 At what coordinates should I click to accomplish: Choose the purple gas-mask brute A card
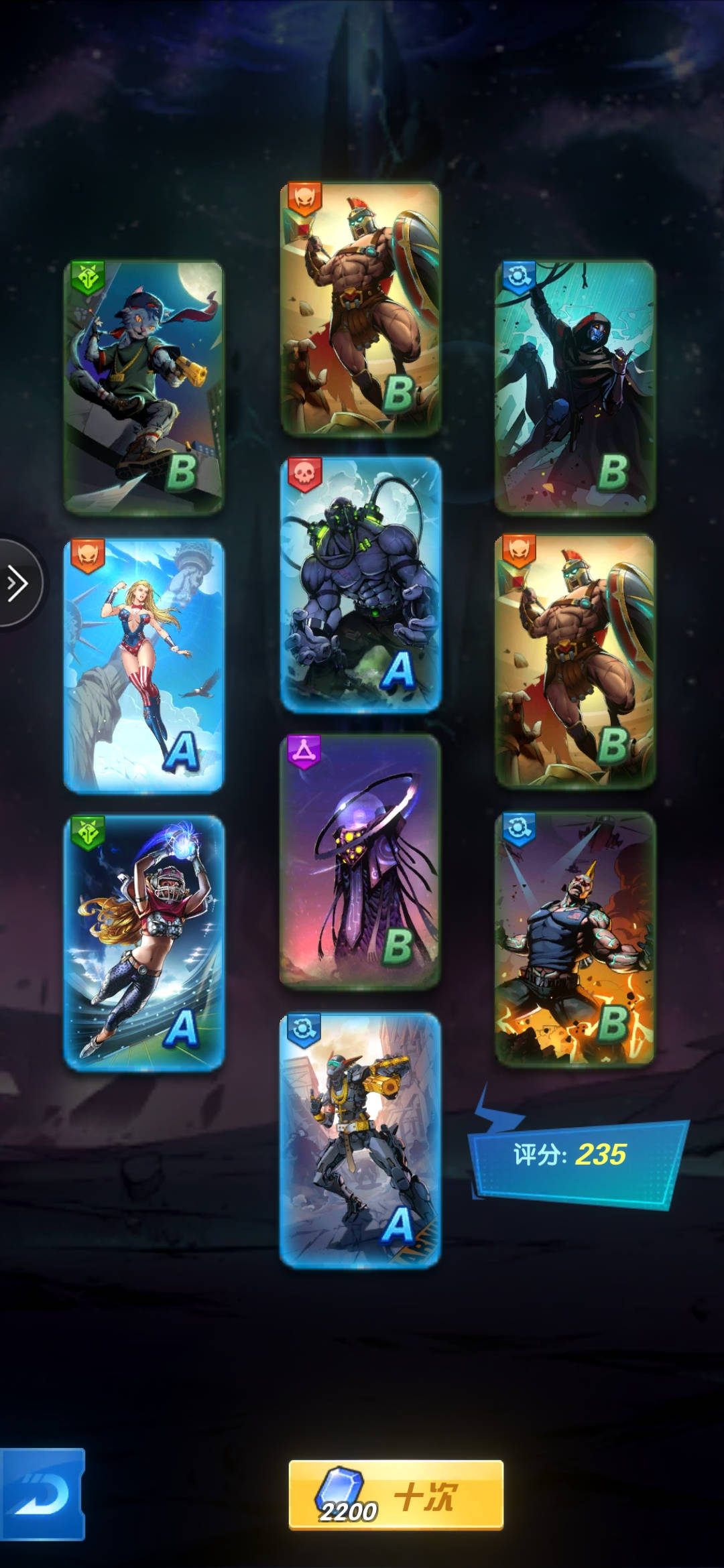(x=360, y=584)
